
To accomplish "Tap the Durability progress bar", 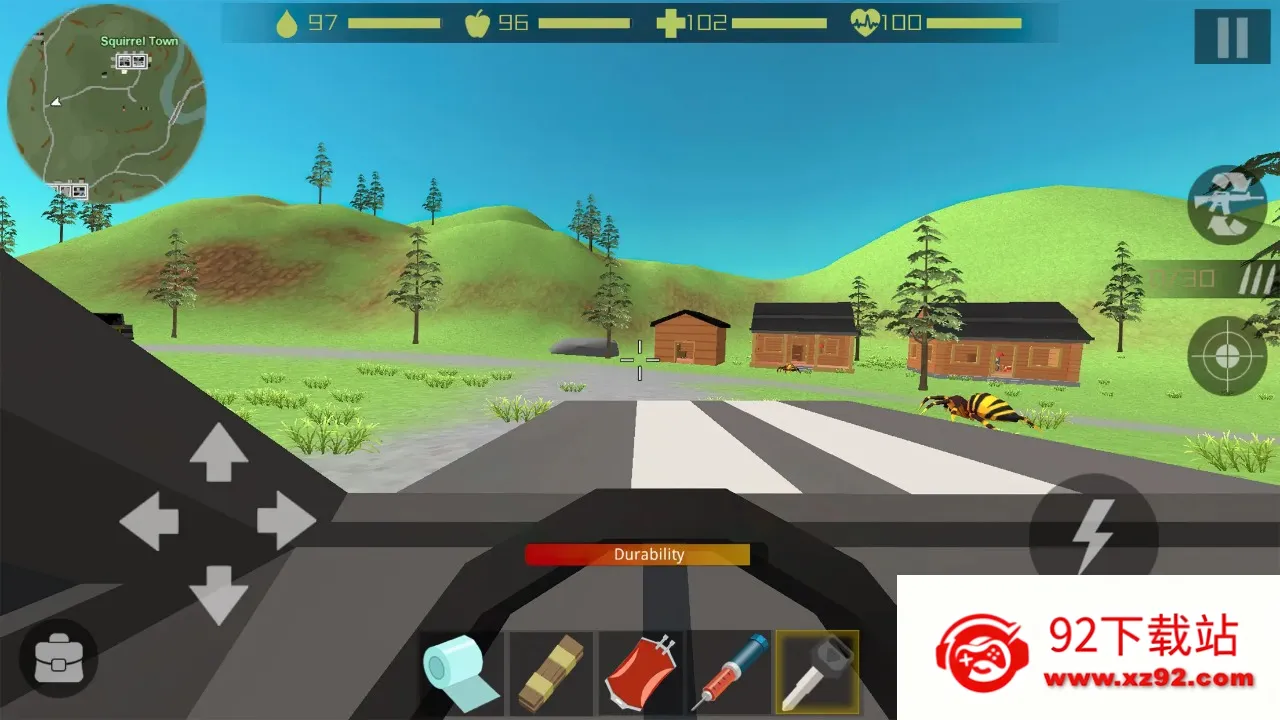I will [x=639, y=555].
